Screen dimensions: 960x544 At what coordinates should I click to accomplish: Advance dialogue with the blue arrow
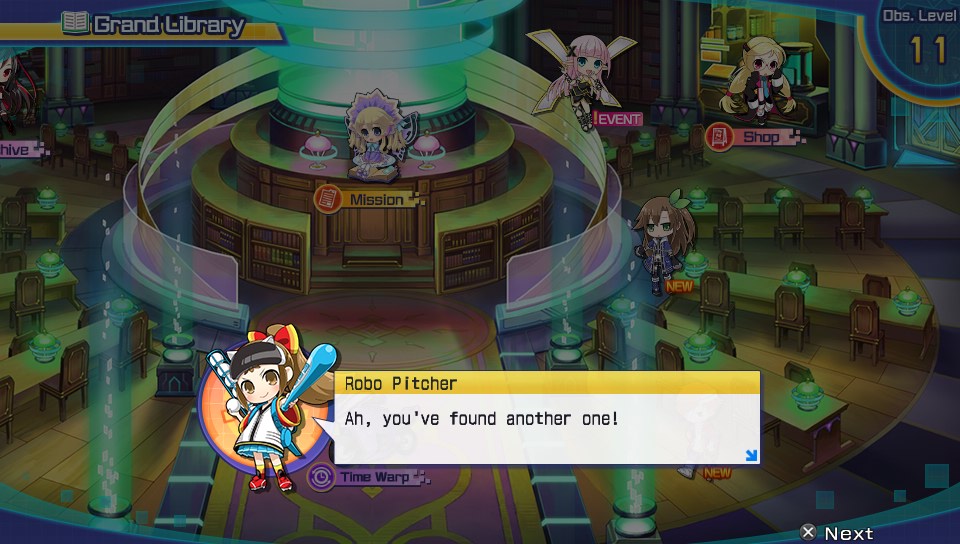tap(751, 456)
